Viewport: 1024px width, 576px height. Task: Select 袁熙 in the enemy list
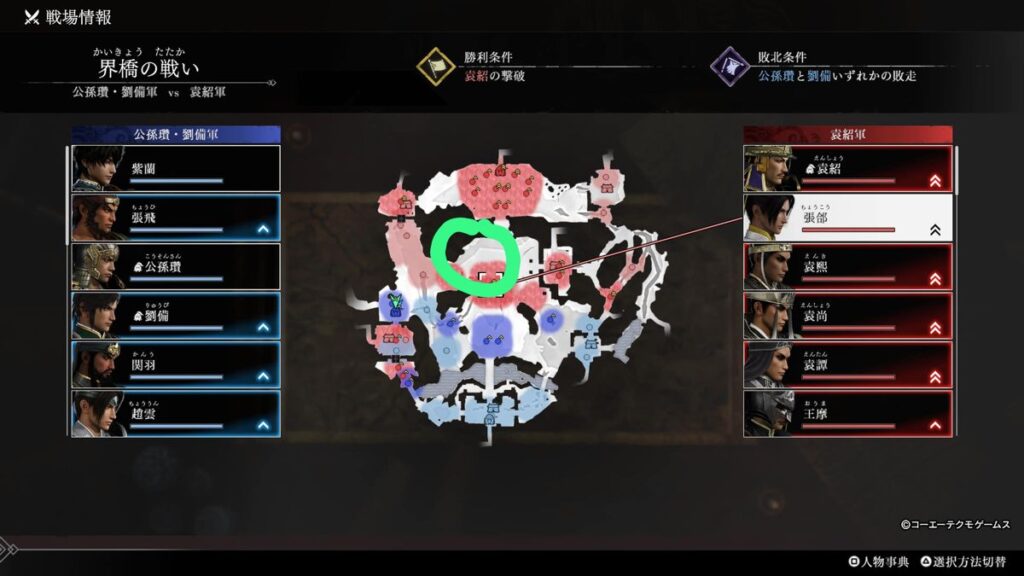pos(848,267)
